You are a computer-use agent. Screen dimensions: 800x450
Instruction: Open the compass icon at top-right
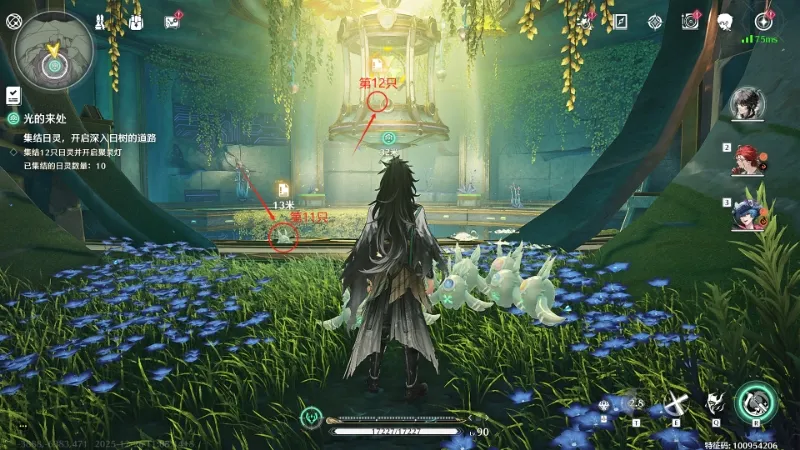pos(764,21)
